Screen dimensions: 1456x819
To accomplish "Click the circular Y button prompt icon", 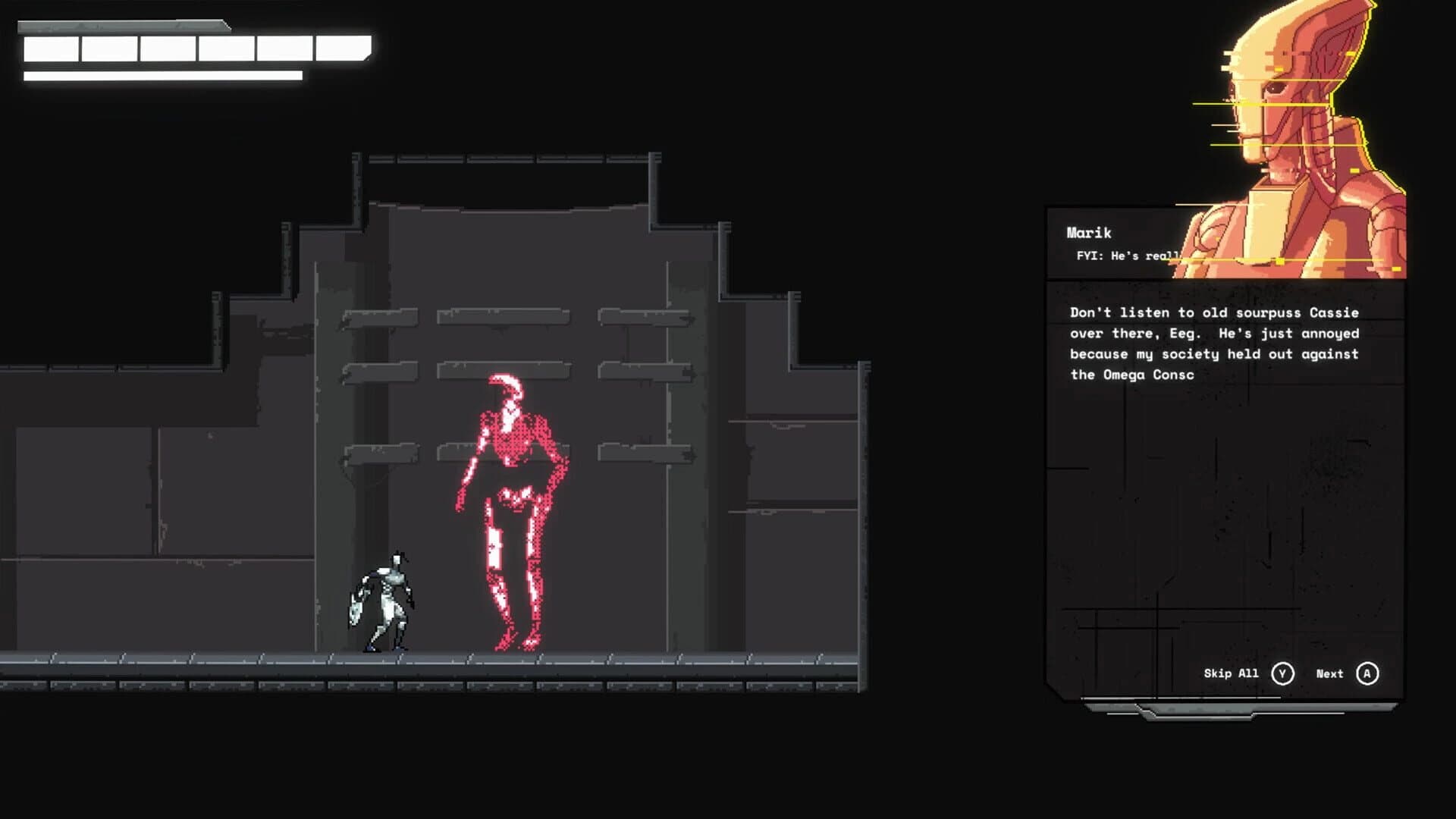I will [x=1282, y=673].
